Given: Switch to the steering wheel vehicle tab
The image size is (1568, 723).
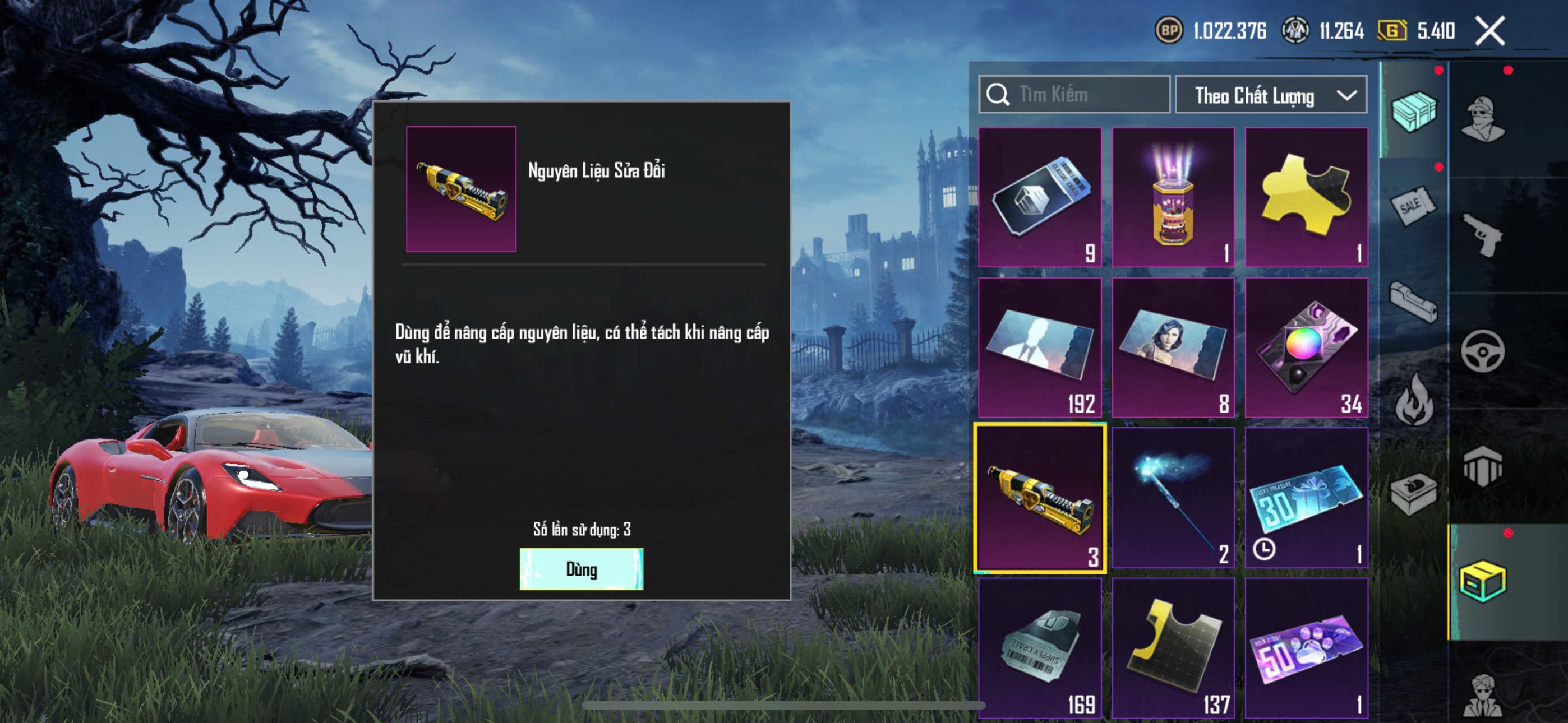Looking at the screenshot, I should pyautogui.click(x=1482, y=351).
